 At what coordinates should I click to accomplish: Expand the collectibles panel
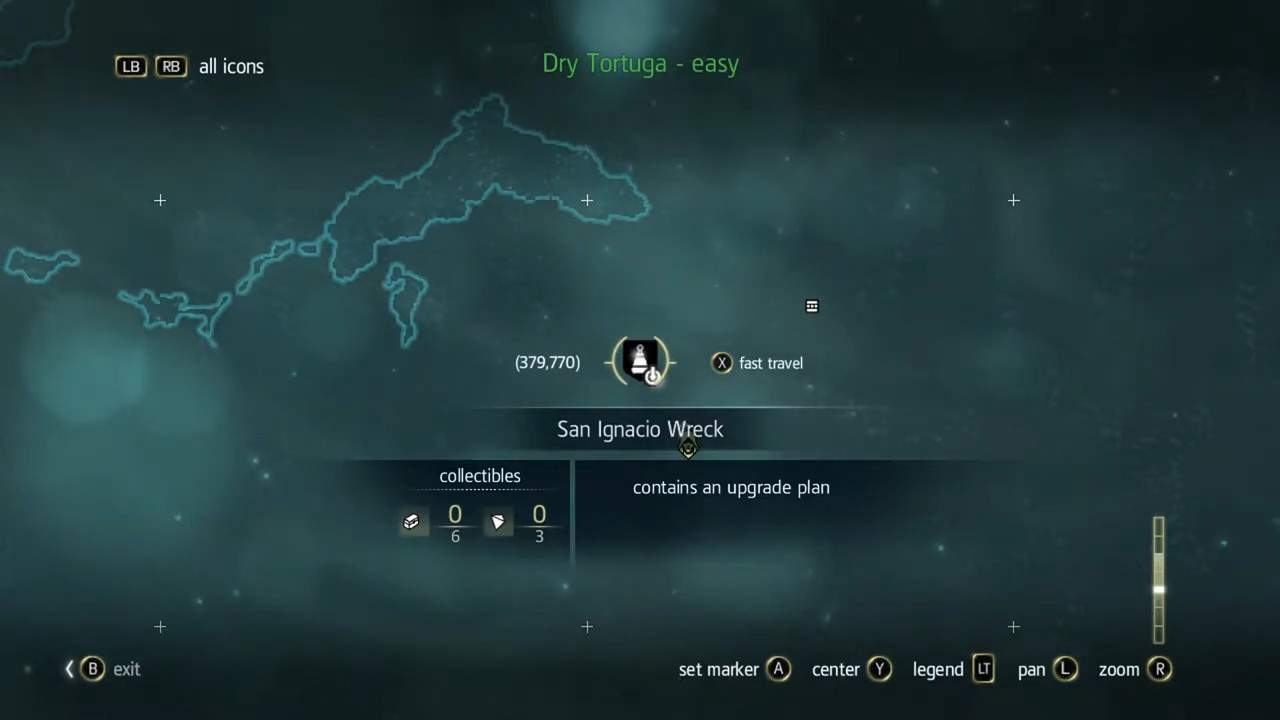coord(480,476)
